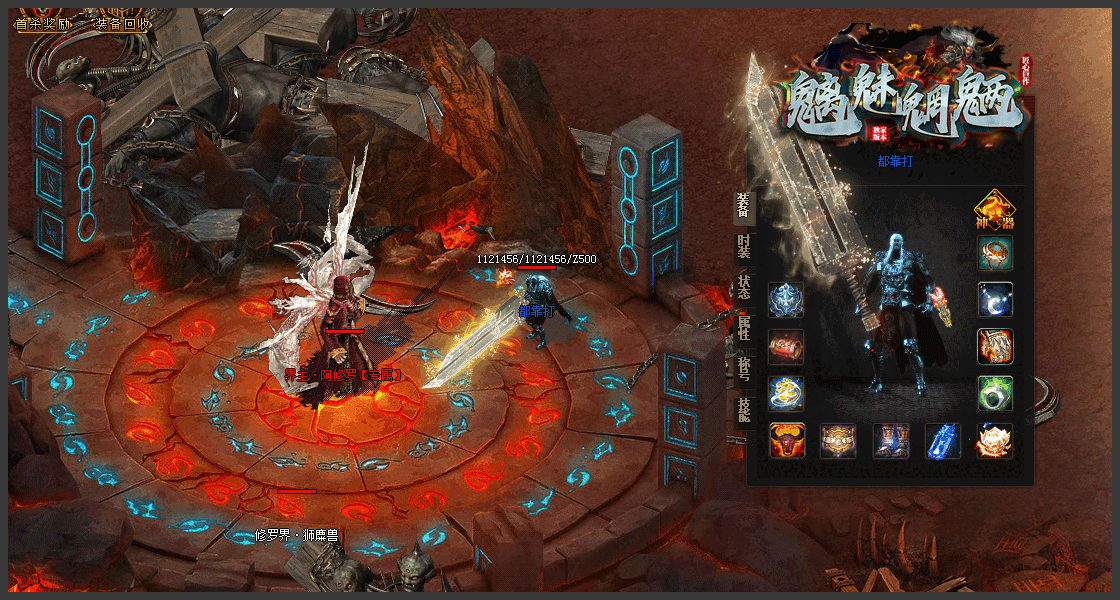Show the 属性 attributes tab

[x=743, y=328]
